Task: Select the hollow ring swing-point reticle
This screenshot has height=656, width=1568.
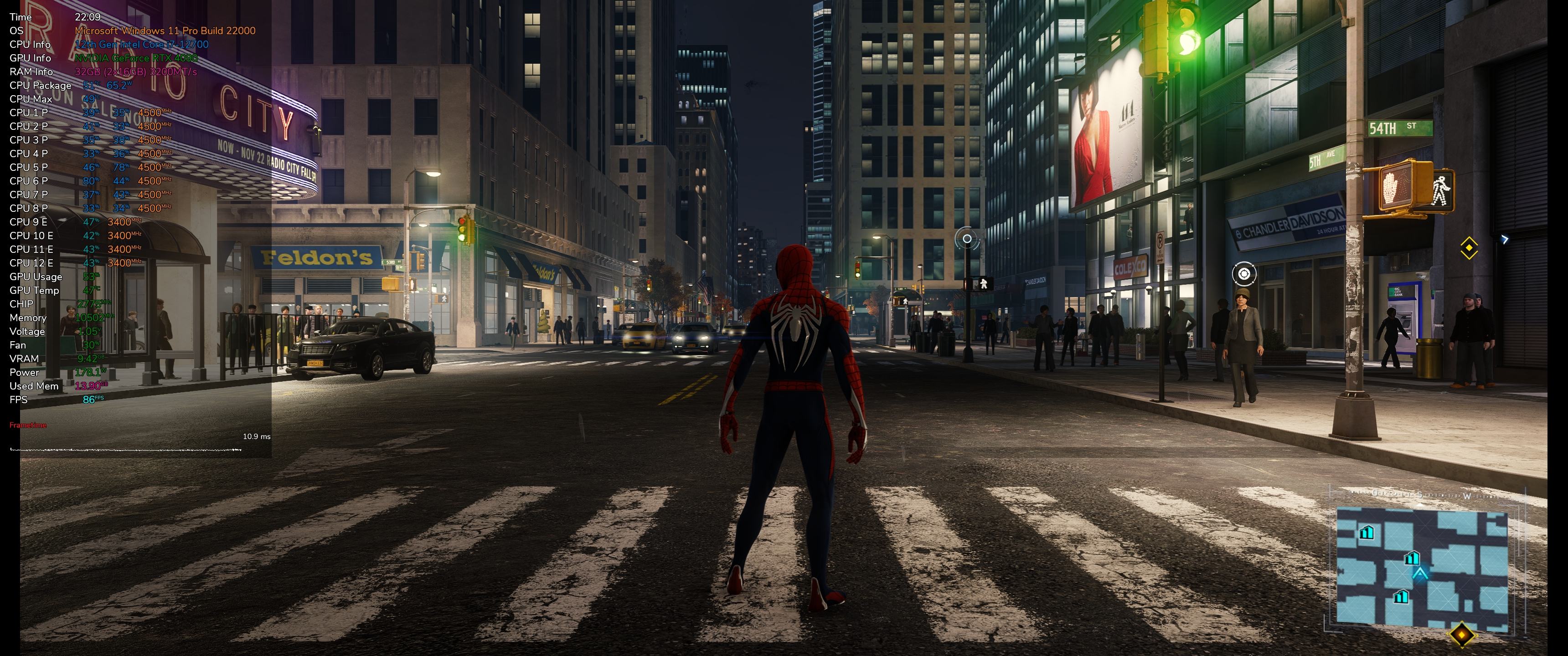Action: pyautogui.click(x=967, y=239)
